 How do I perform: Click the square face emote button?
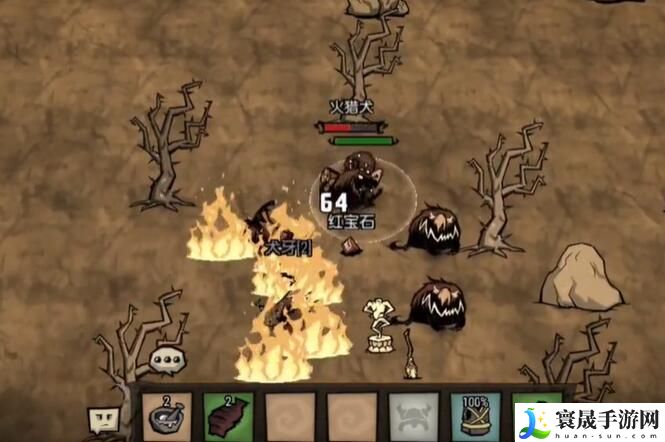tap(104, 418)
